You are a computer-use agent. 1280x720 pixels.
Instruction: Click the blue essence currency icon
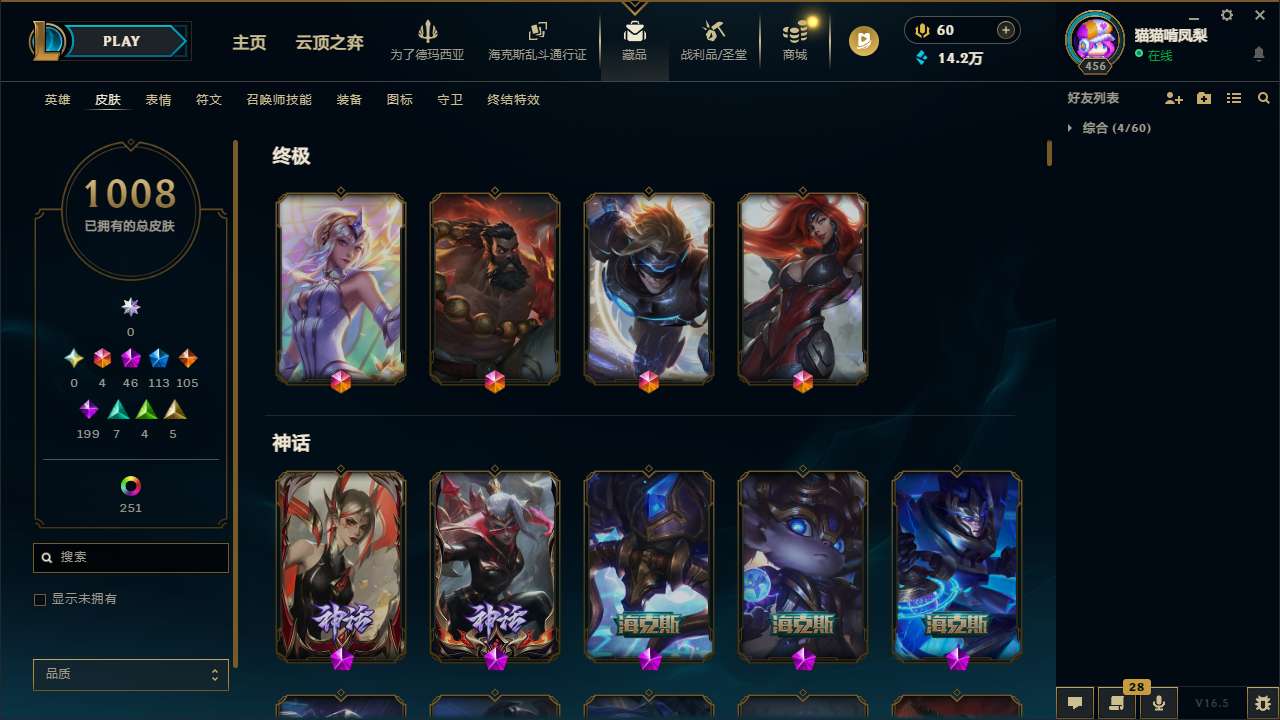[923, 58]
